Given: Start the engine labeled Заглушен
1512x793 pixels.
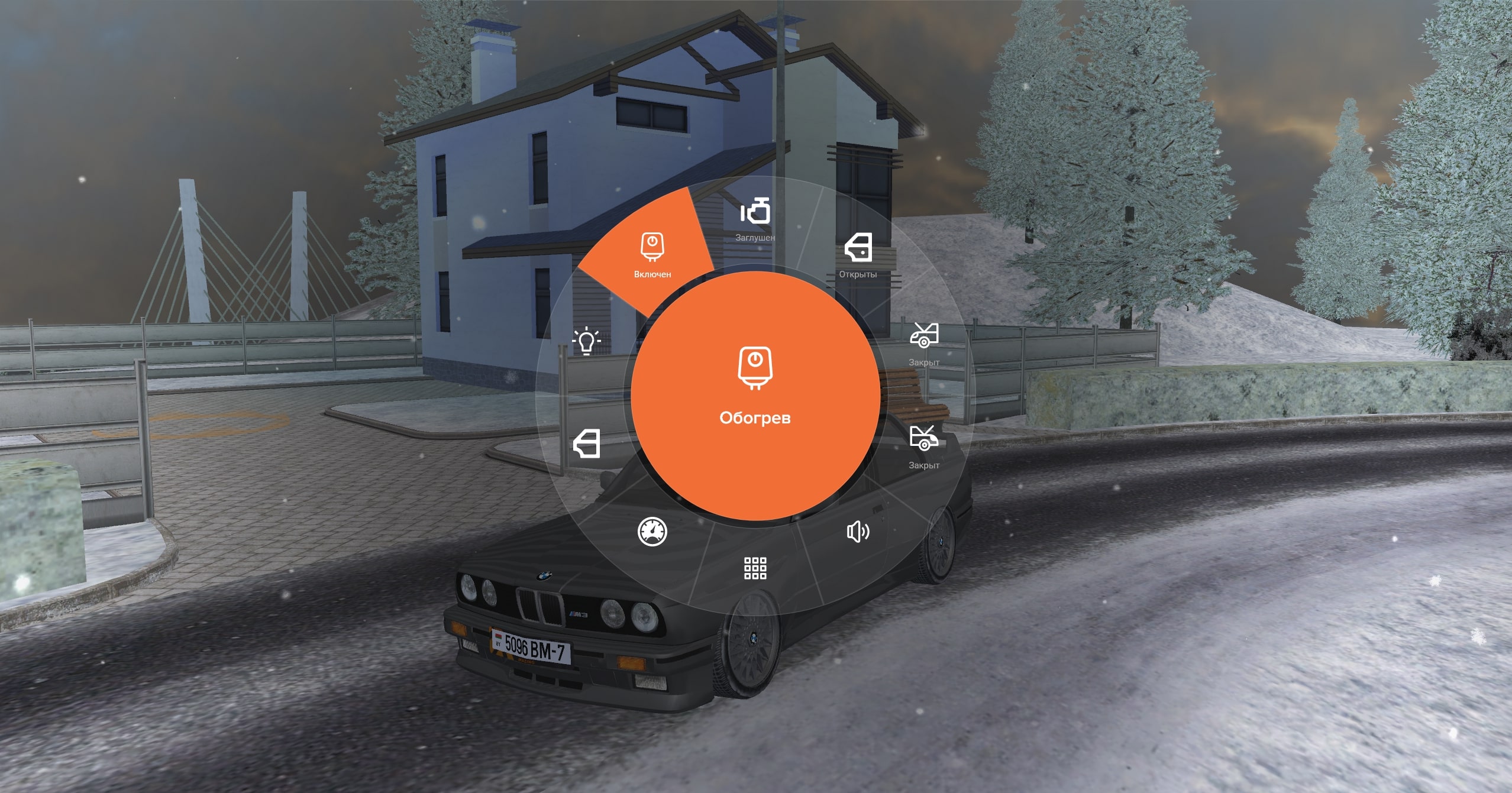Looking at the screenshot, I should [755, 219].
